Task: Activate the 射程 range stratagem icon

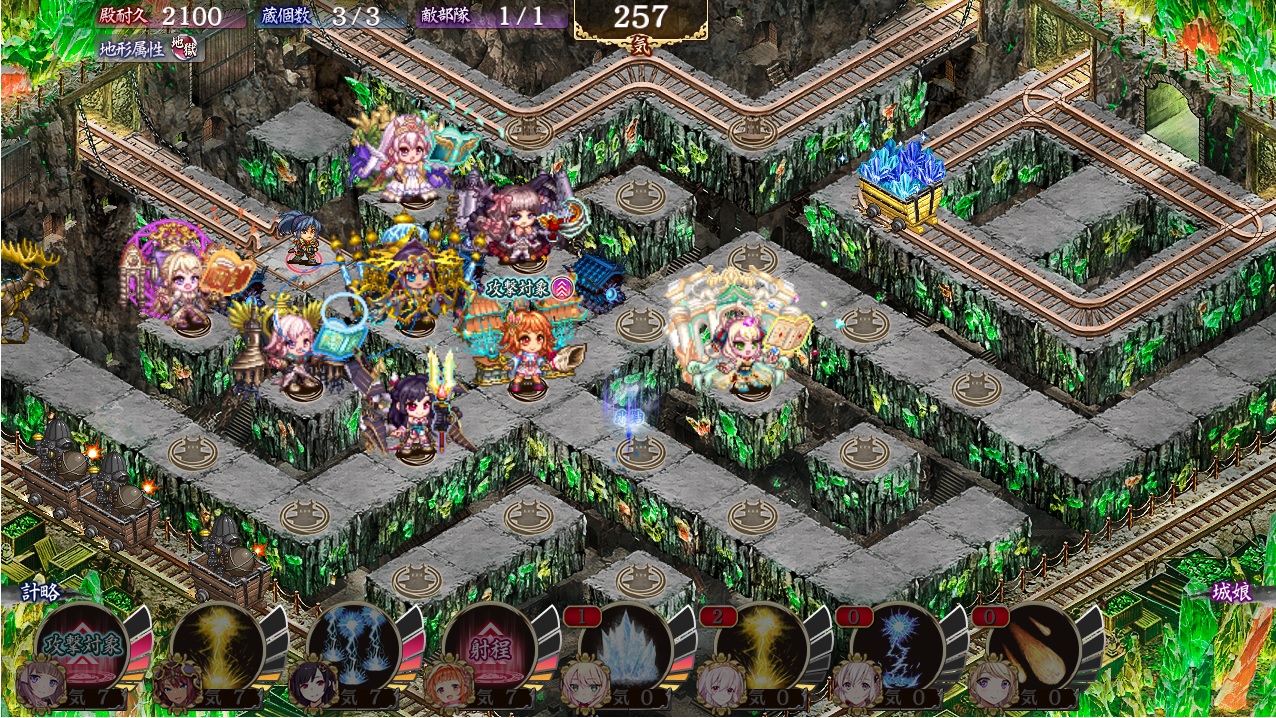Action: 489,645
